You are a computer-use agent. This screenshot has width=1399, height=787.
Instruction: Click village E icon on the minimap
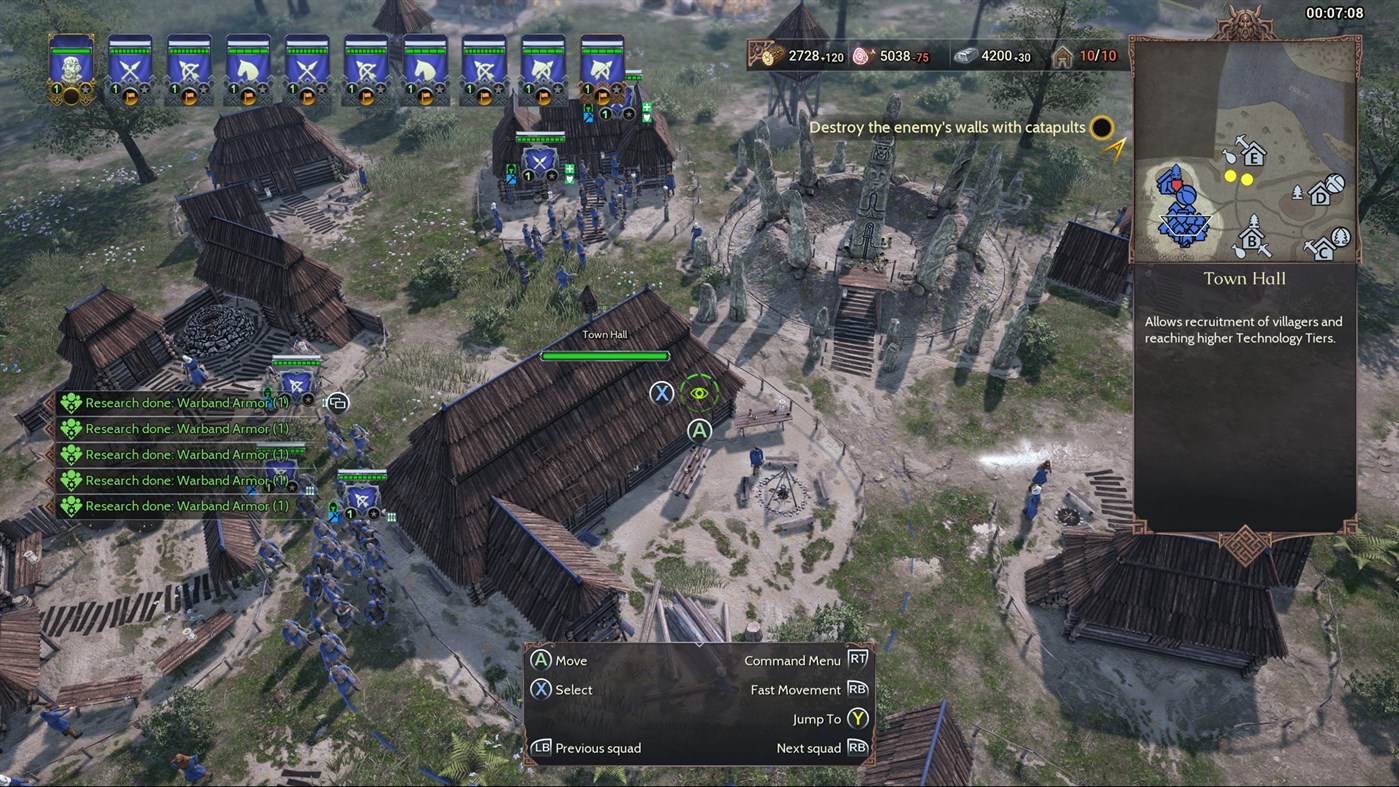[x=1254, y=158]
